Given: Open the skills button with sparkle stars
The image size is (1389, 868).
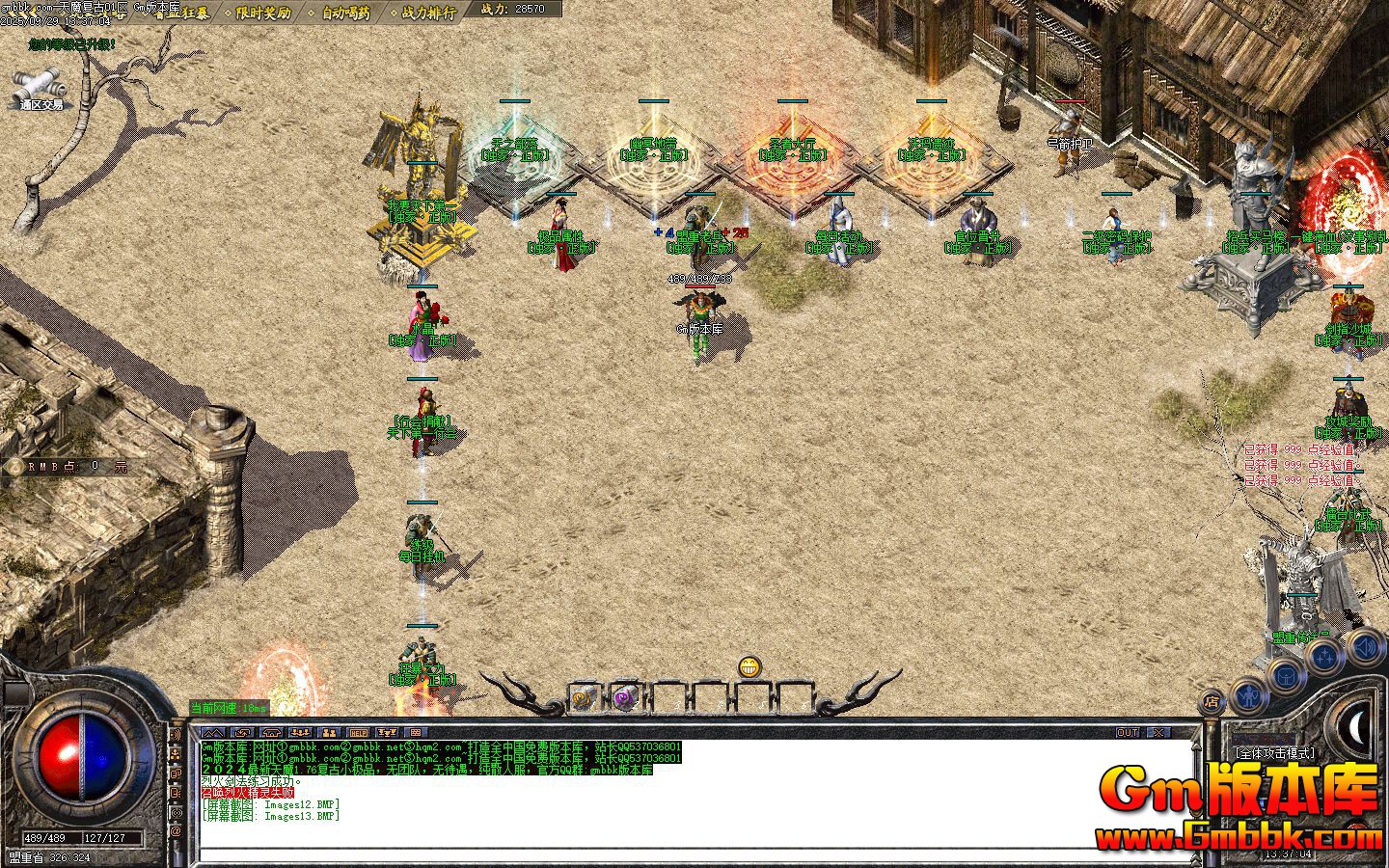Looking at the screenshot, I should [x=1323, y=656].
